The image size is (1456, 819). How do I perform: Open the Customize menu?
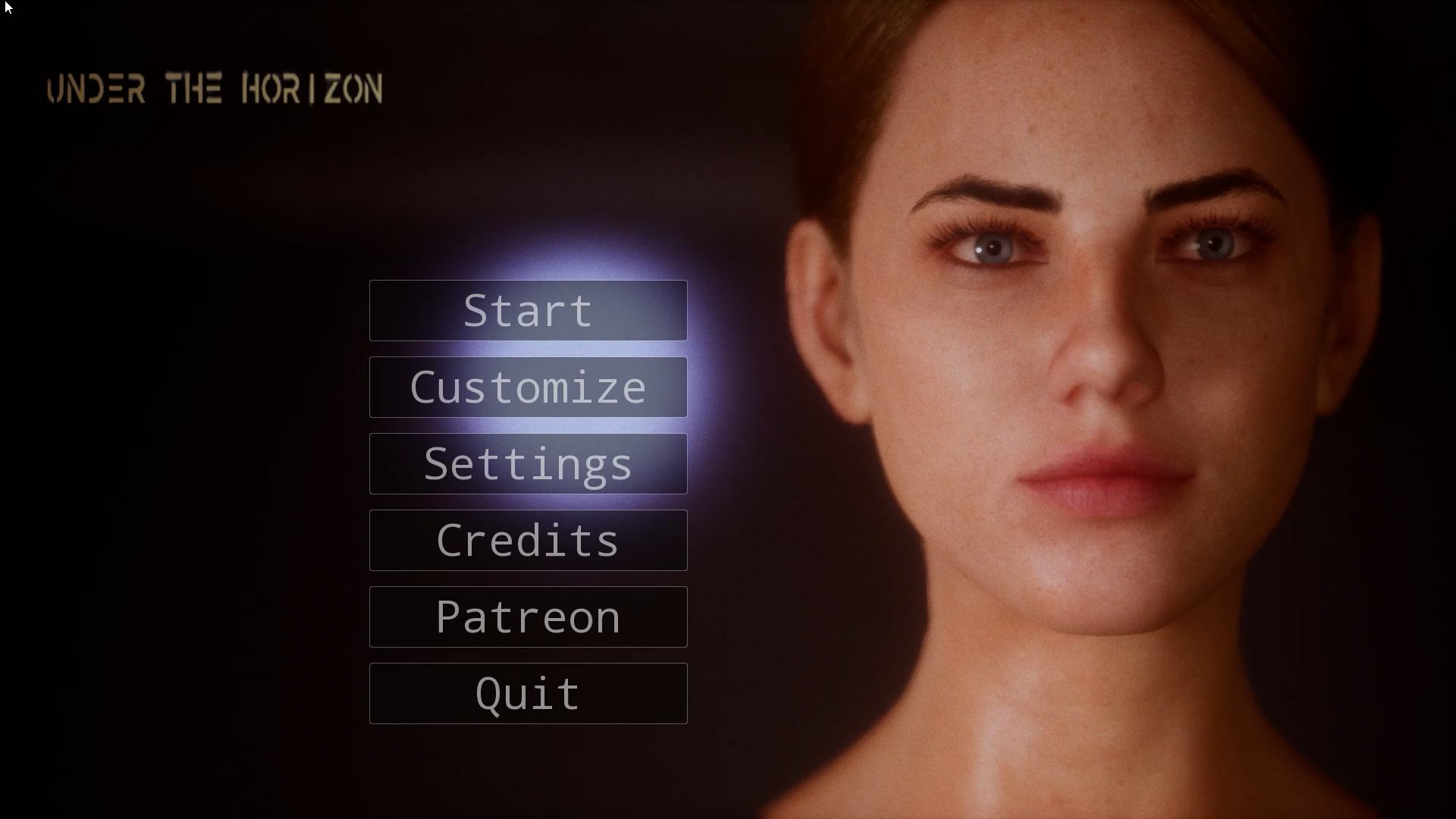(x=528, y=388)
